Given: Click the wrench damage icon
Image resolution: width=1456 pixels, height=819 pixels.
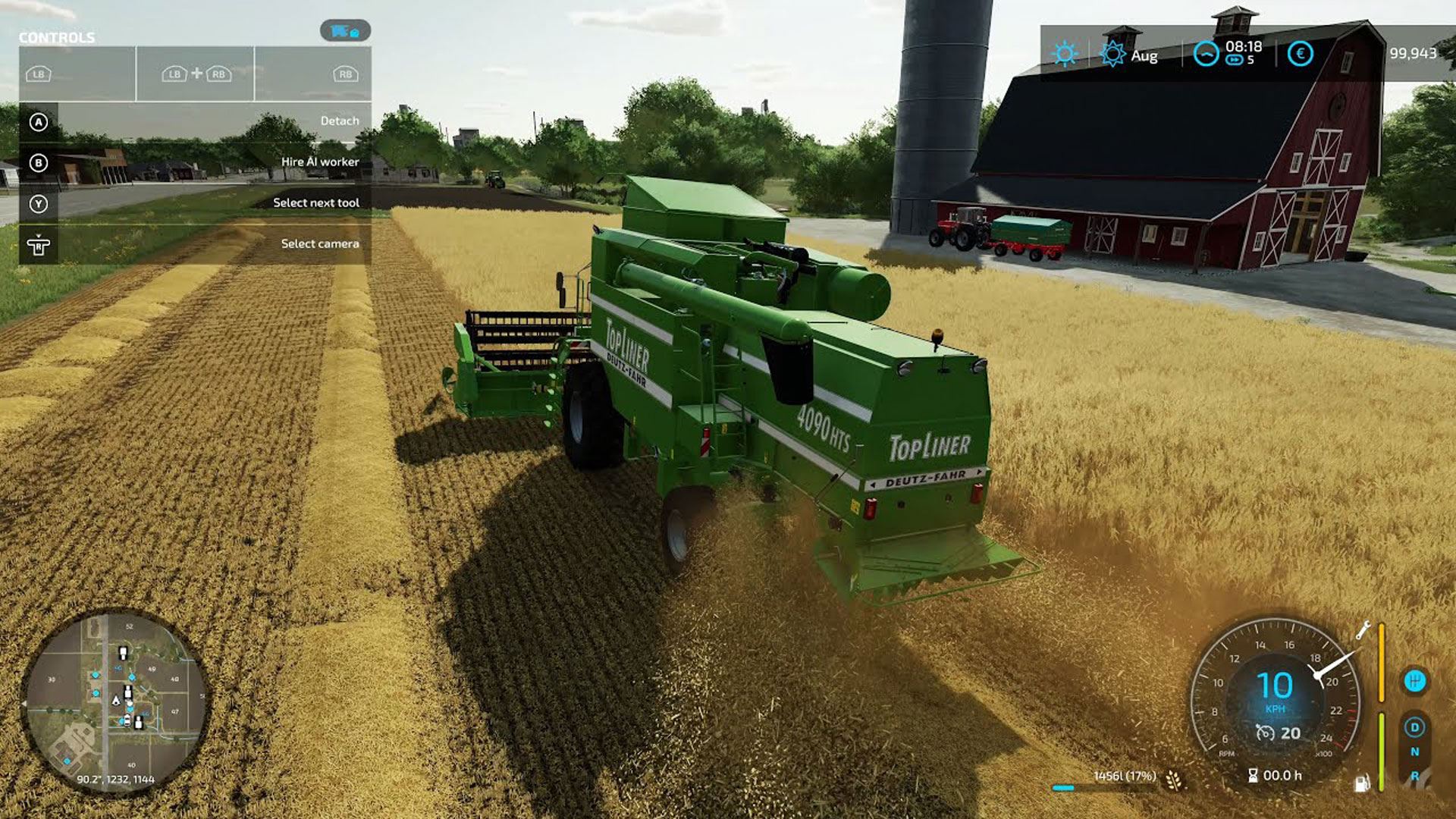Looking at the screenshot, I should pos(1363,630).
